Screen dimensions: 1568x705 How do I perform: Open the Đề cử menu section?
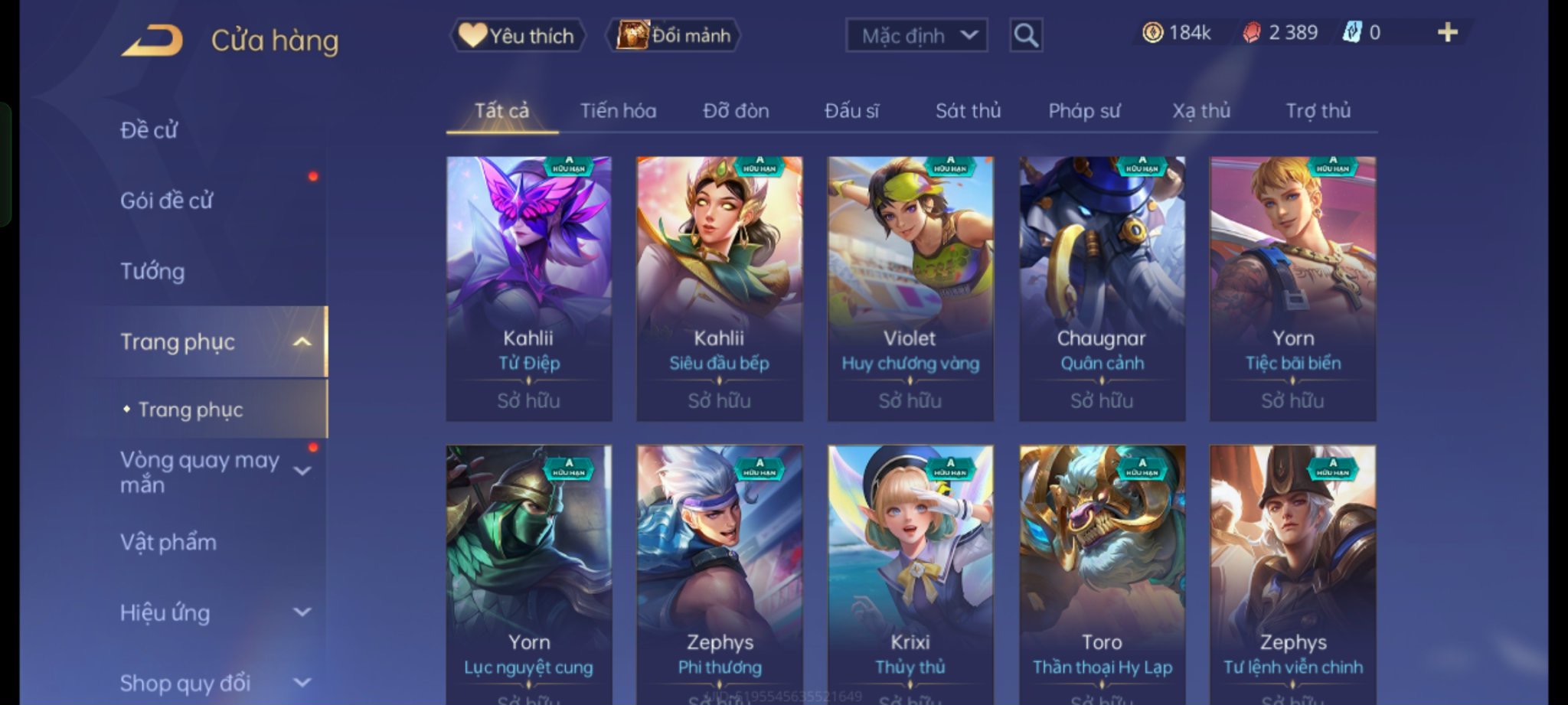(x=149, y=130)
